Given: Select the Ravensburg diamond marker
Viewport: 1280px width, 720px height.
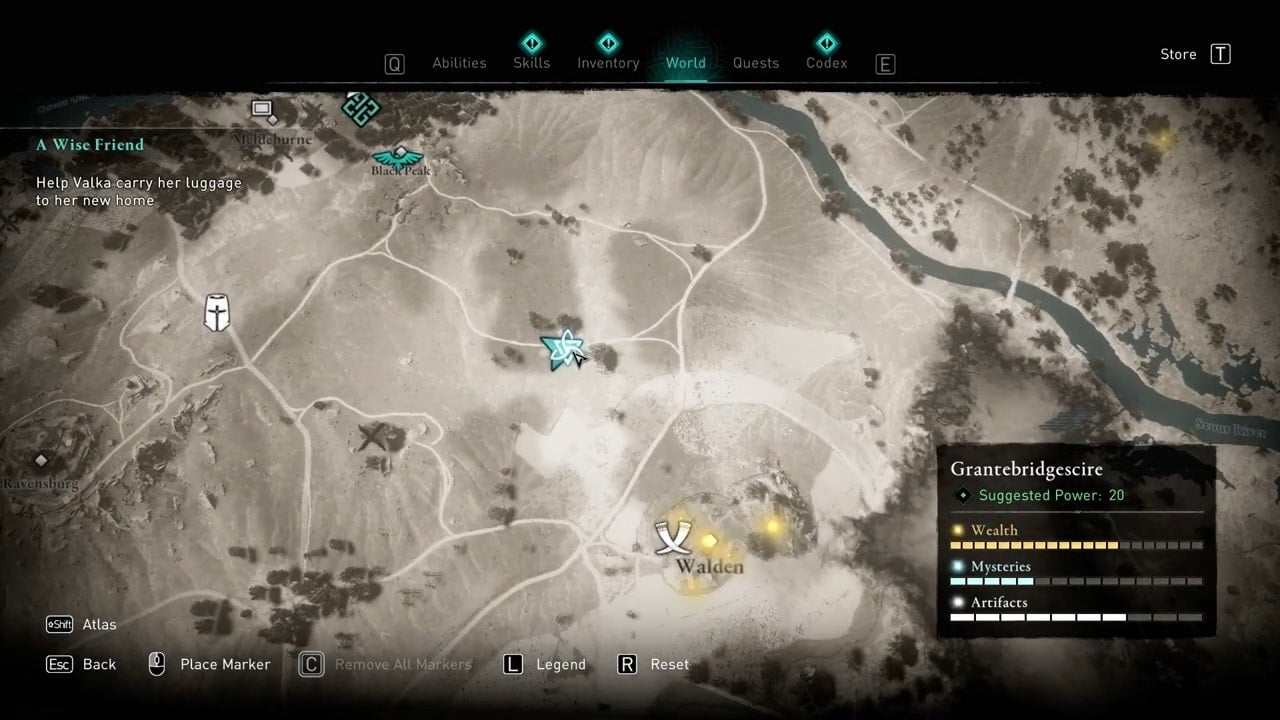Looking at the screenshot, I should pos(41,459).
